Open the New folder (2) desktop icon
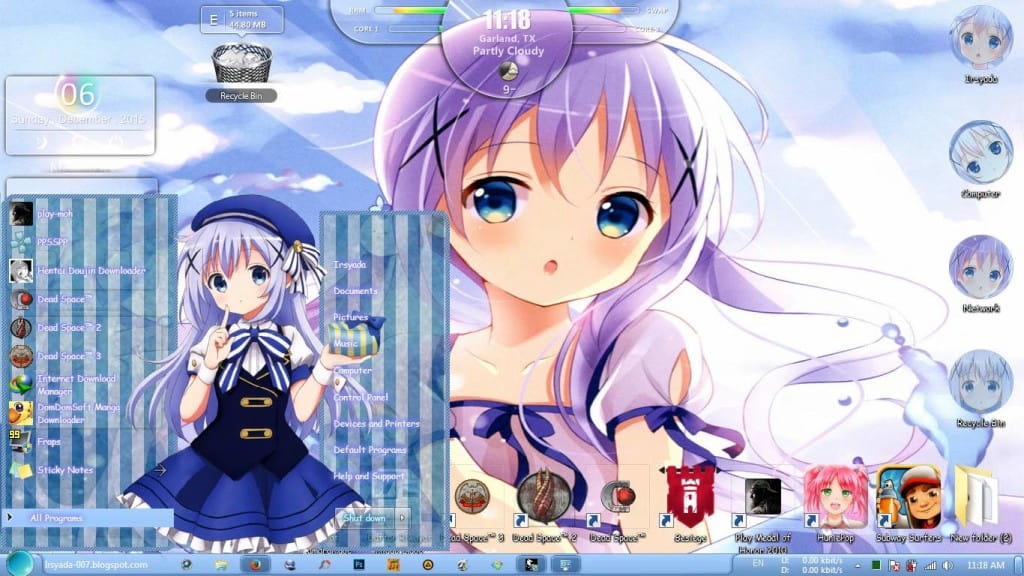 pos(976,498)
